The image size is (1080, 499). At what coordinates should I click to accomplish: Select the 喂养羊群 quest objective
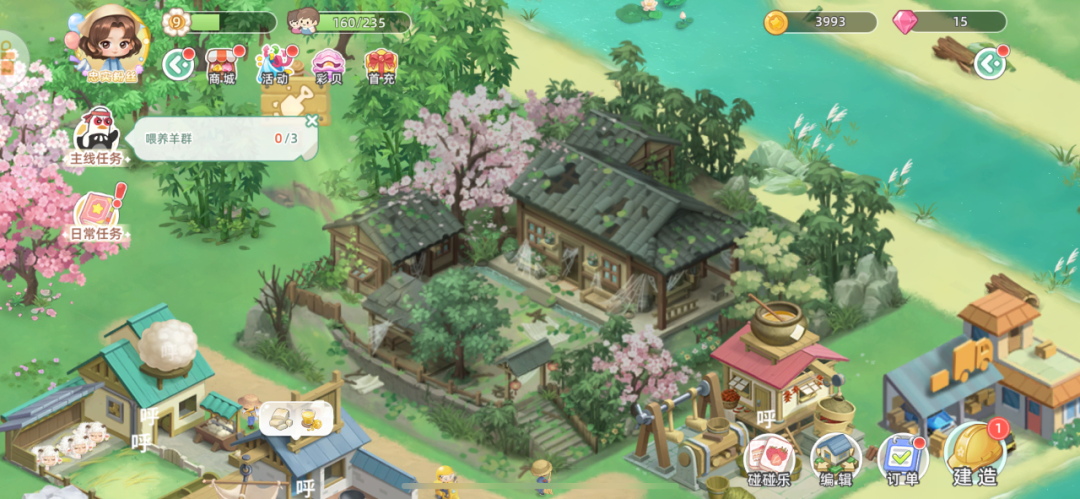click(220, 139)
